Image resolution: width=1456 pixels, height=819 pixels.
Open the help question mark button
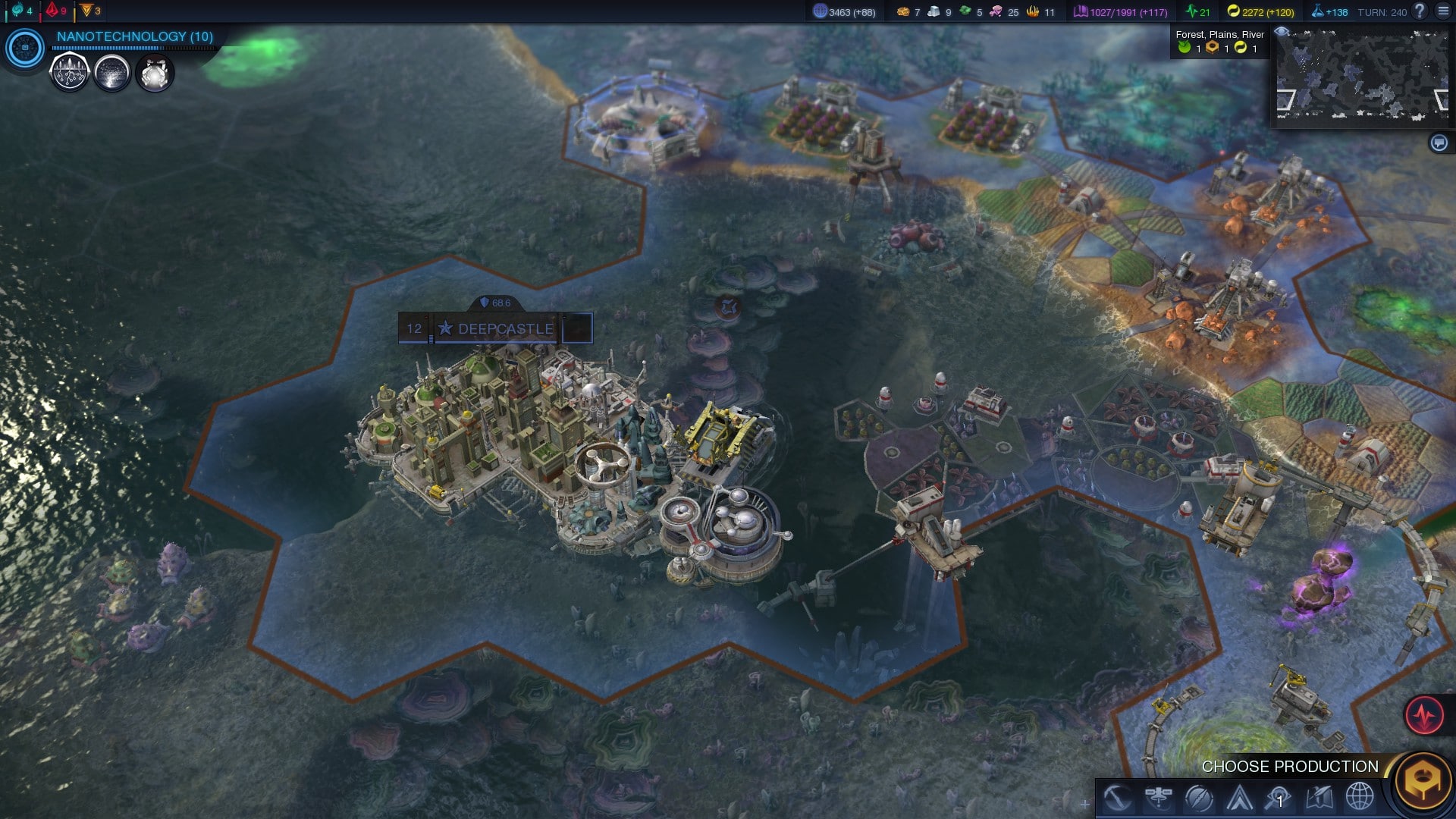(x=1420, y=11)
